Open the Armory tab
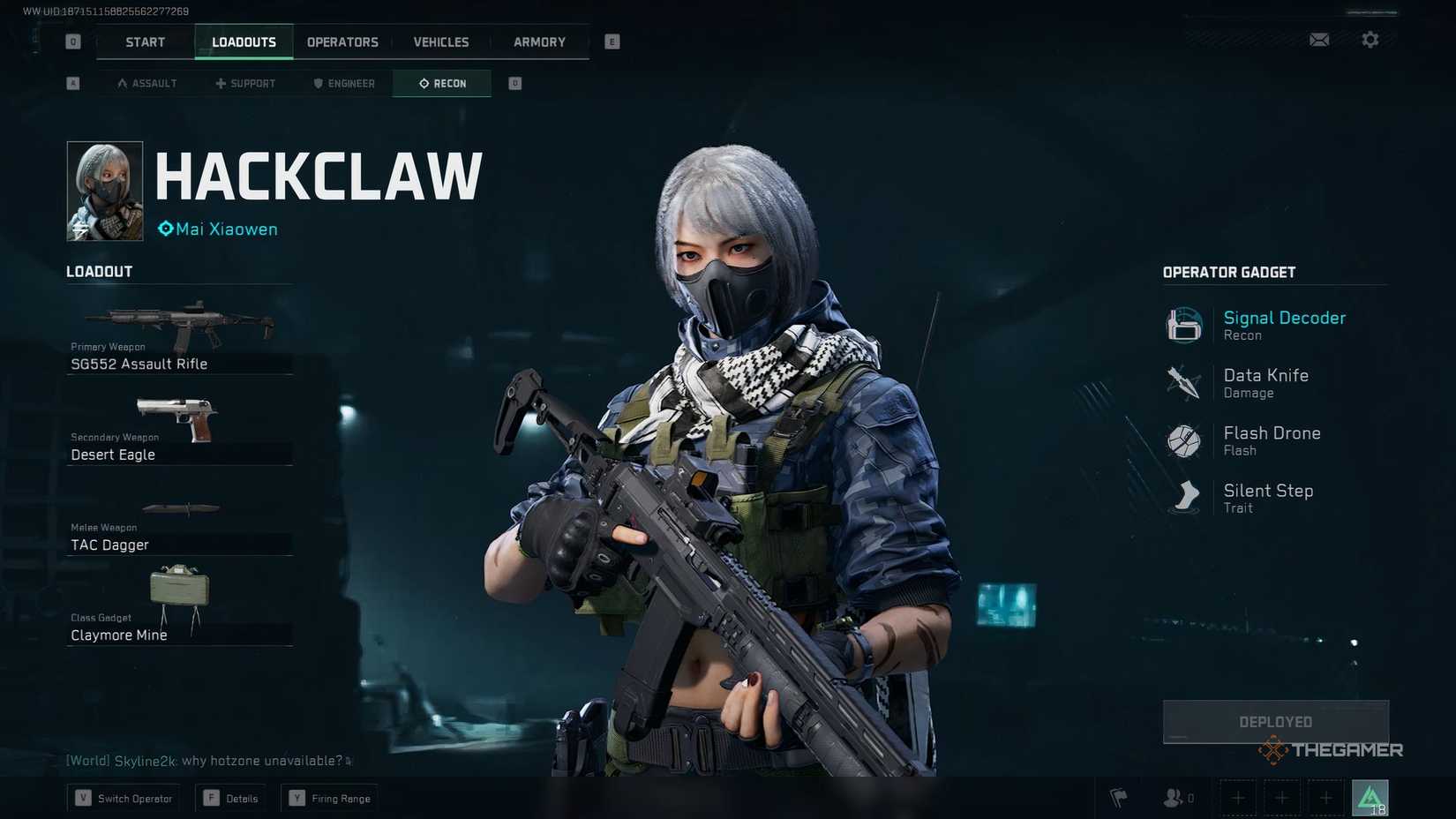This screenshot has width=1456, height=819. [x=538, y=41]
